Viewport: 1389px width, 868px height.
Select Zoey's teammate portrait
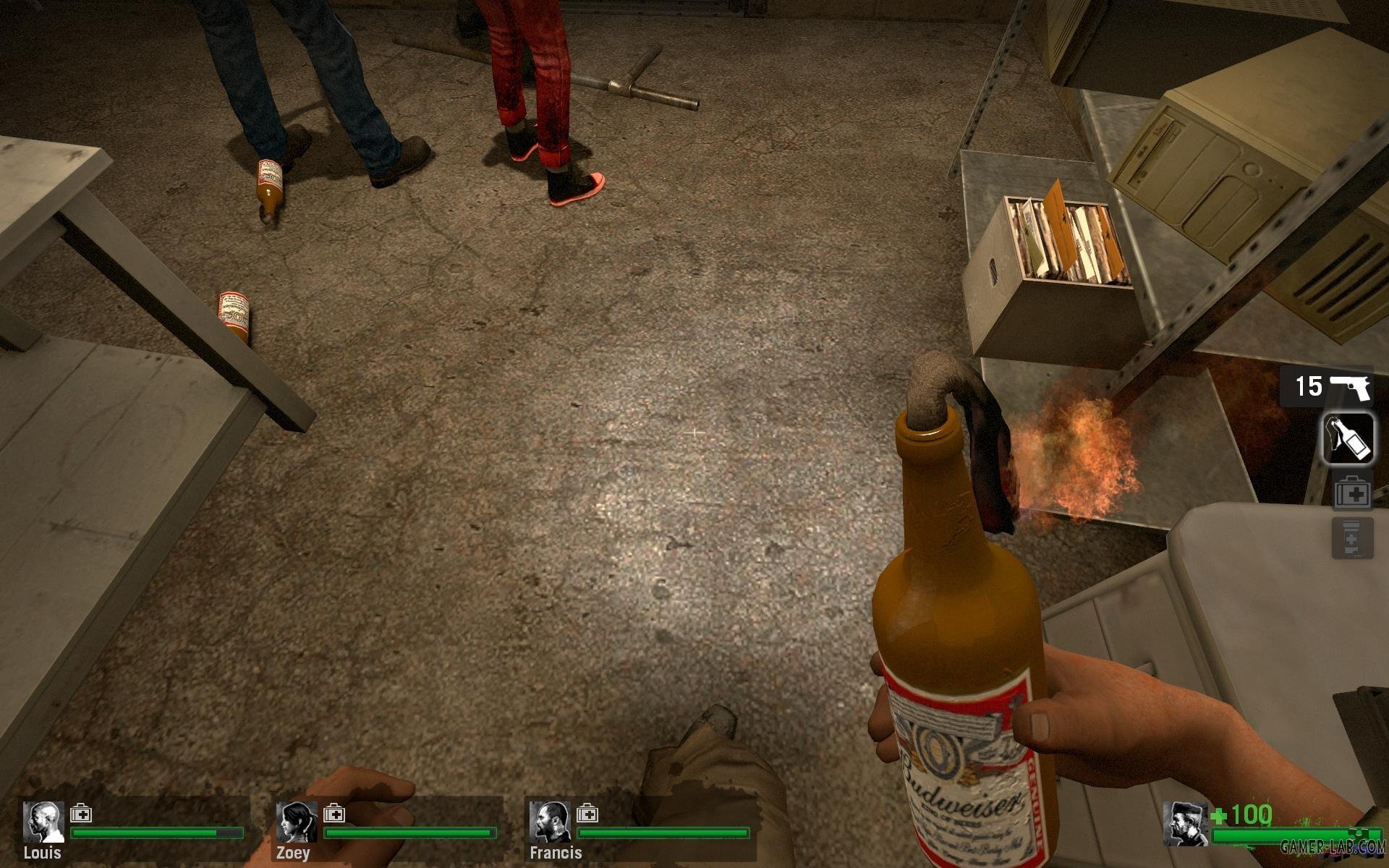pos(297,822)
